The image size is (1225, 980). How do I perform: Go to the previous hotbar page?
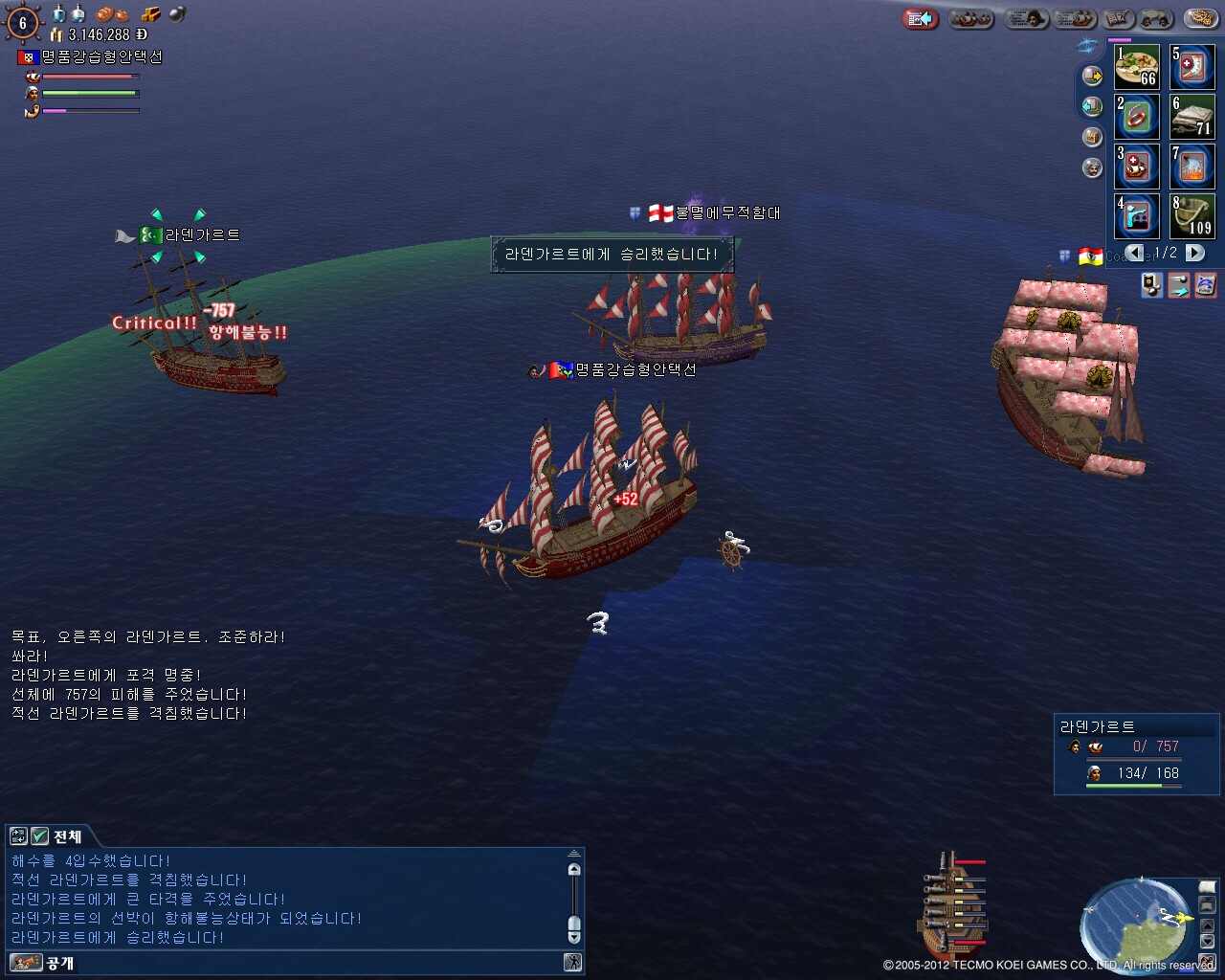[1134, 253]
